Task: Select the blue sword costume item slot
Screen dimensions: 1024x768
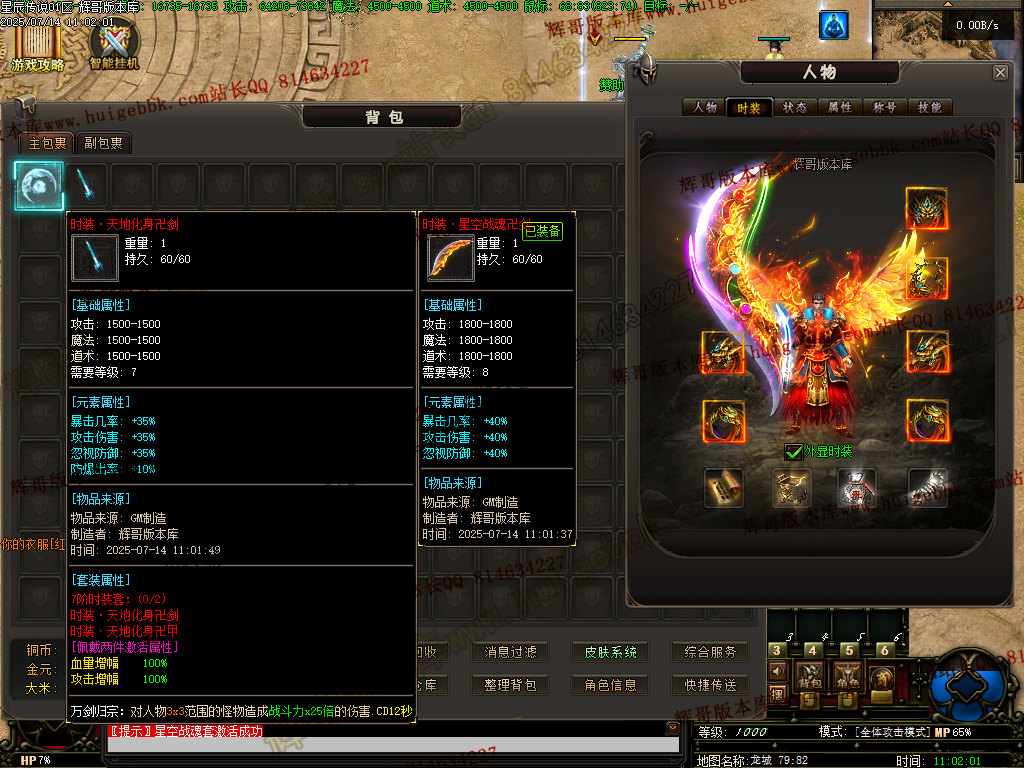Action: coord(85,185)
